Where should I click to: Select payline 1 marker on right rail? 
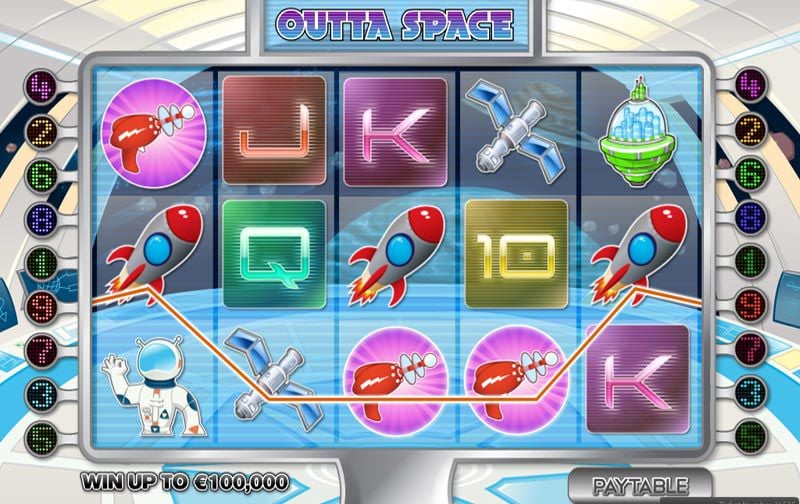(x=752, y=261)
